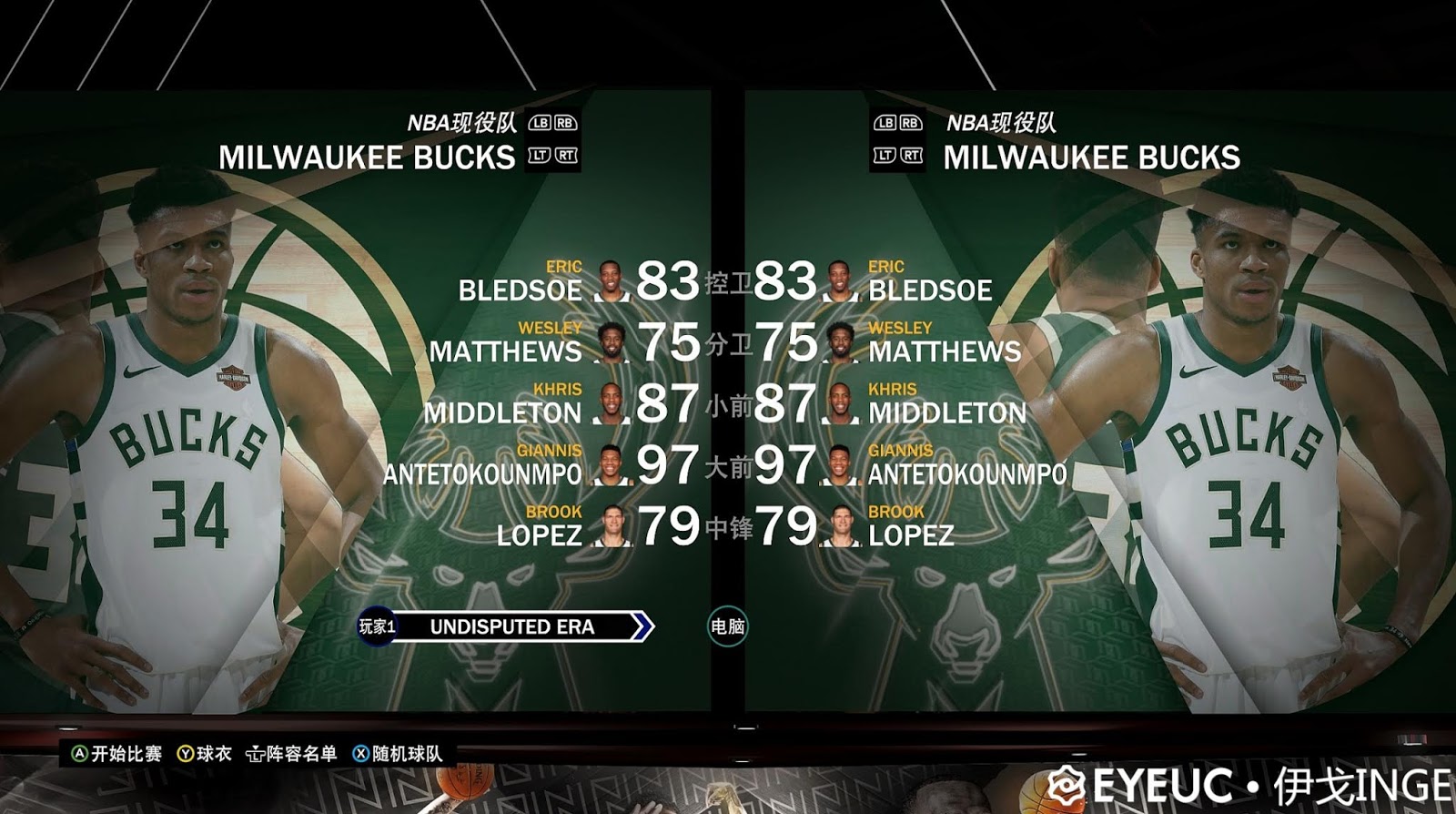Select the yellow Y button icon for 球衣

186,754
